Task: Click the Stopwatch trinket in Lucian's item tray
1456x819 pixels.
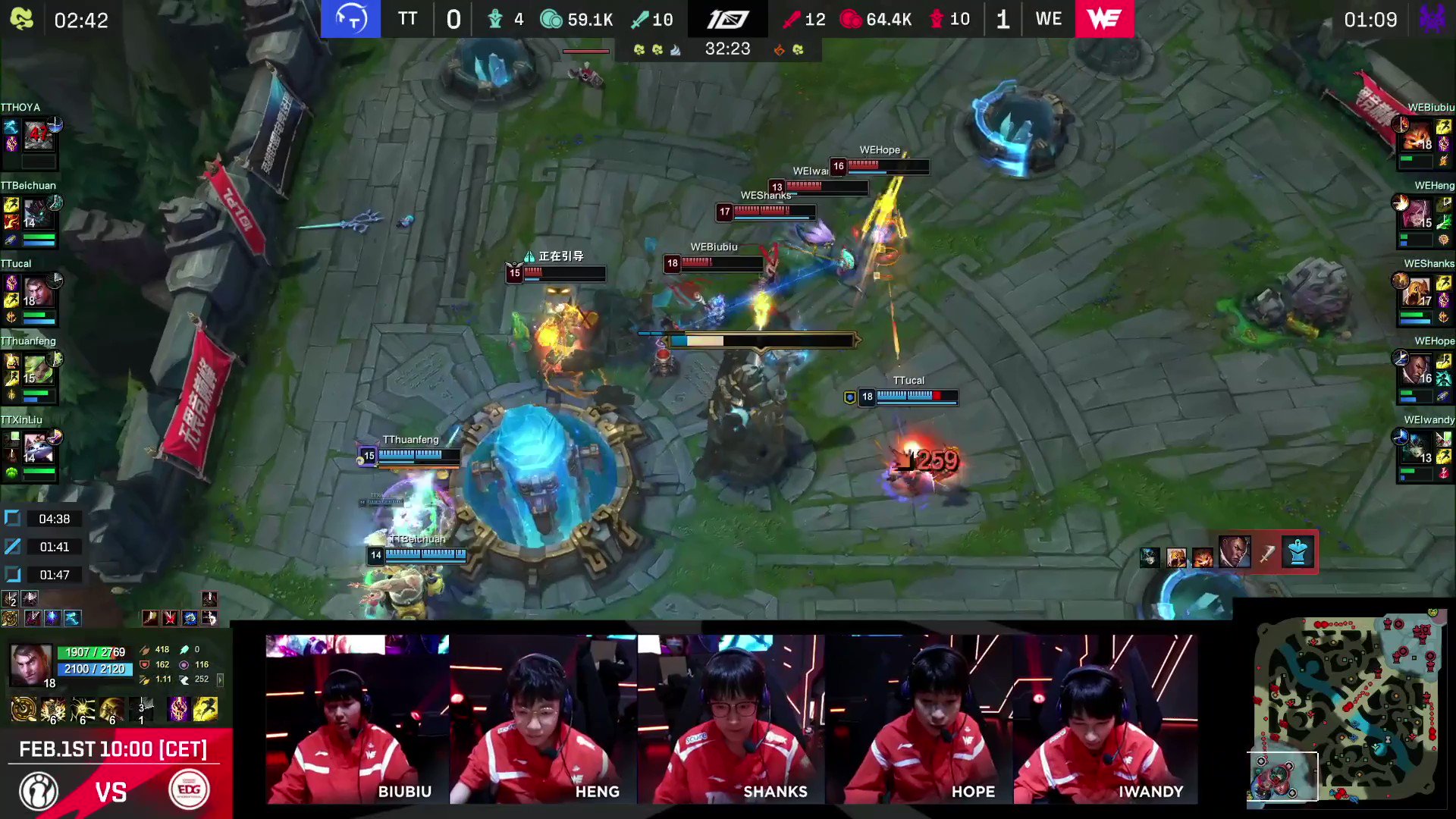Action: (x=1297, y=553)
